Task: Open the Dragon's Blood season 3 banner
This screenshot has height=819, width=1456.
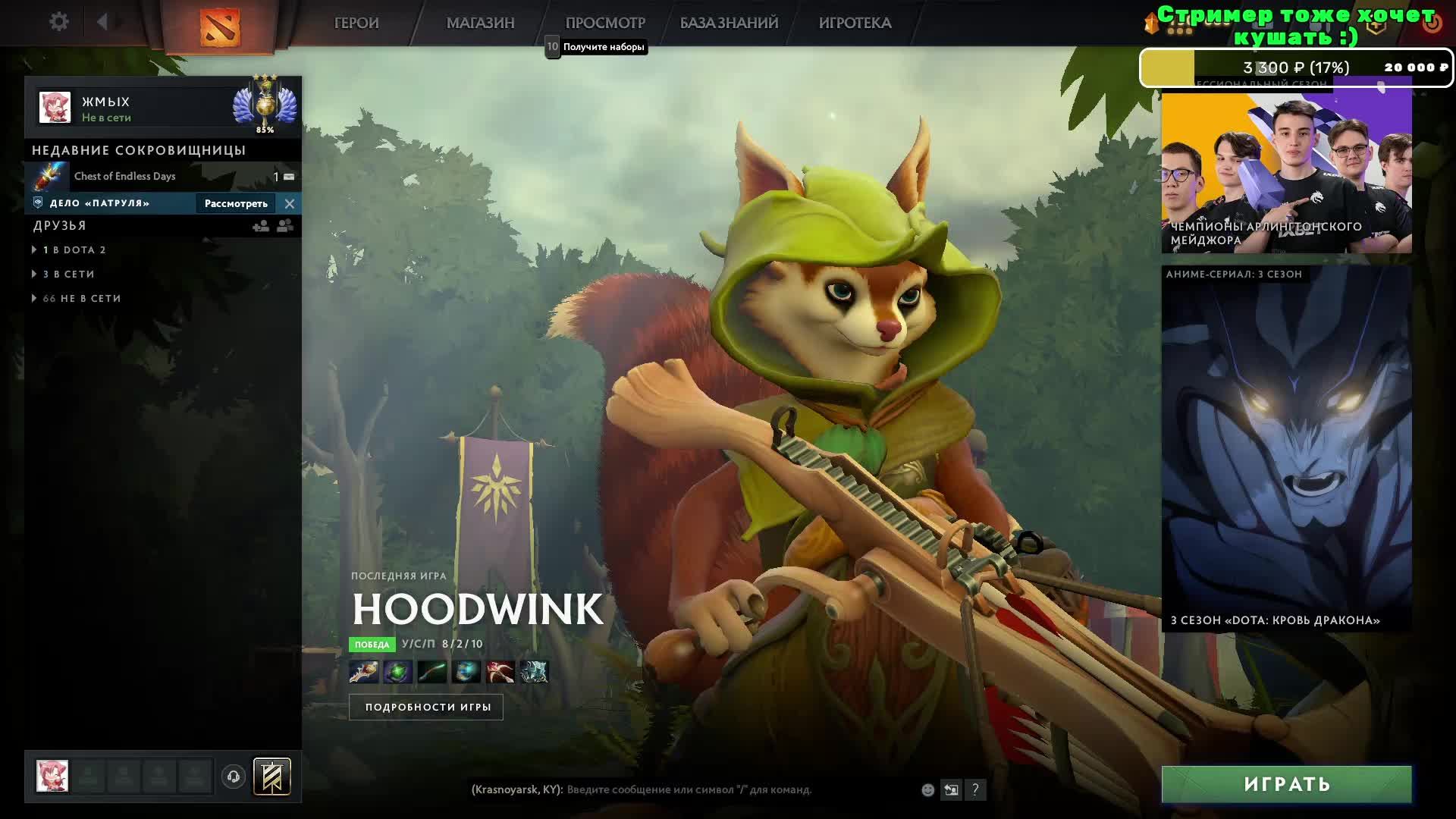Action: 1286,448
